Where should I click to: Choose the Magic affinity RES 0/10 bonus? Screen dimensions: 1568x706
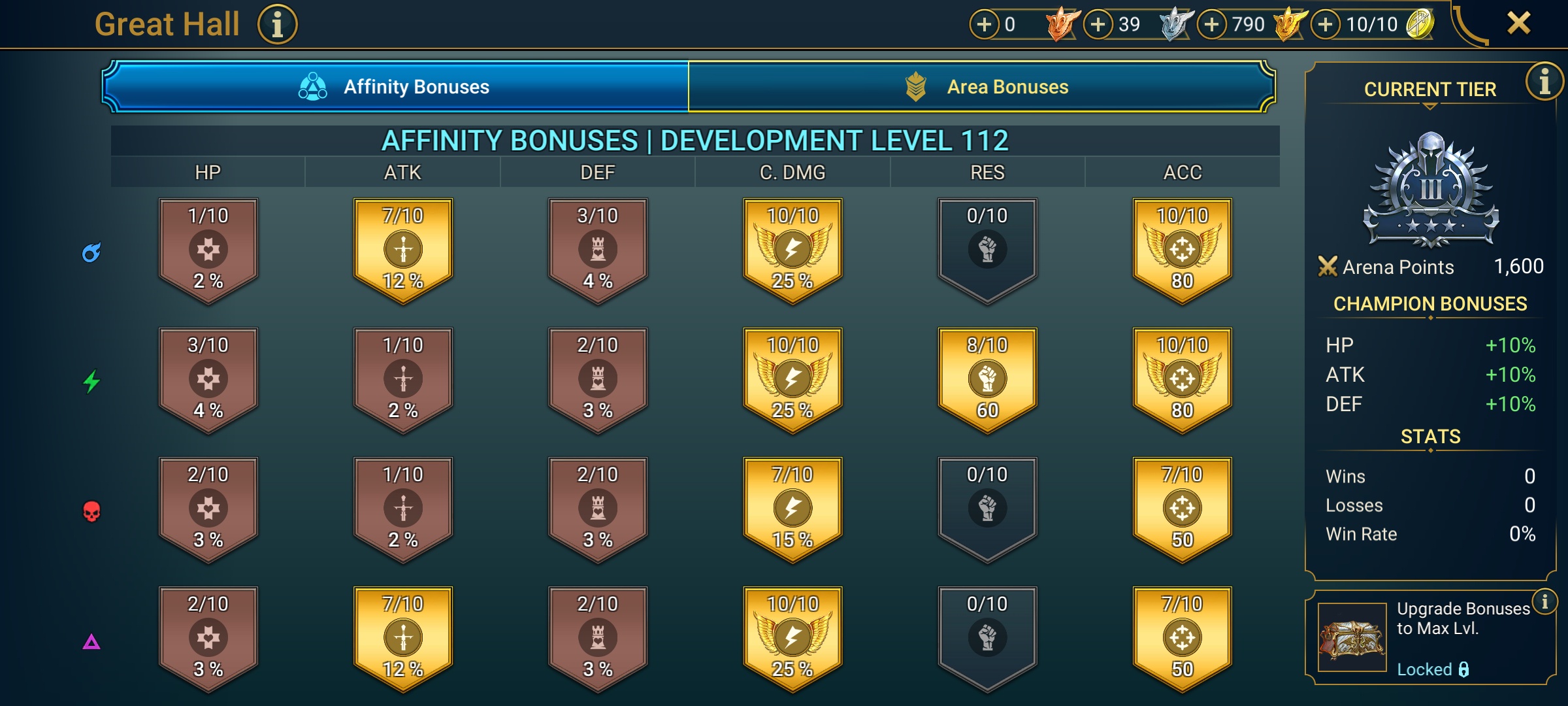tap(987, 249)
